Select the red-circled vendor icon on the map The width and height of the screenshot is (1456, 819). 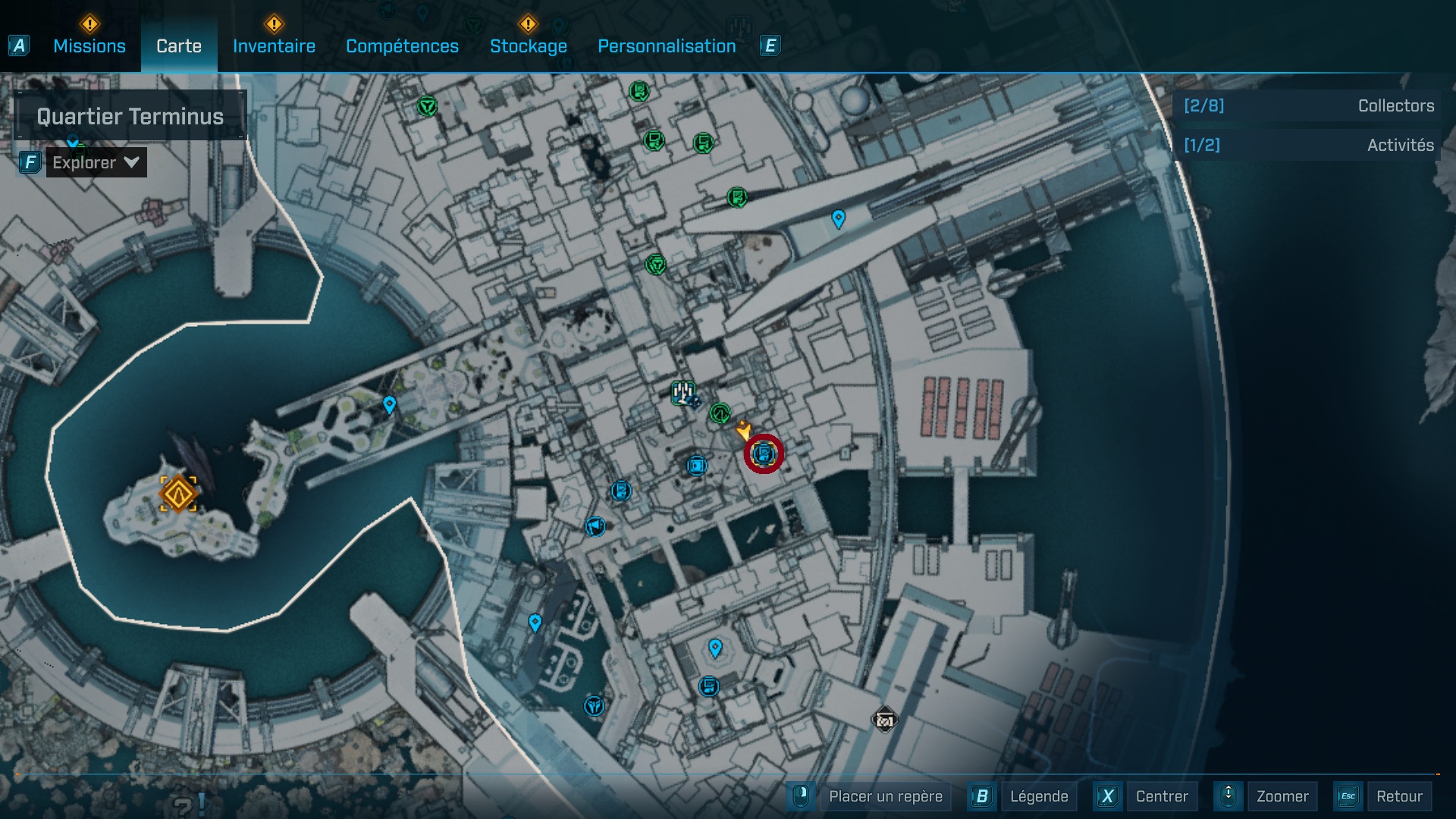pyautogui.click(x=763, y=453)
